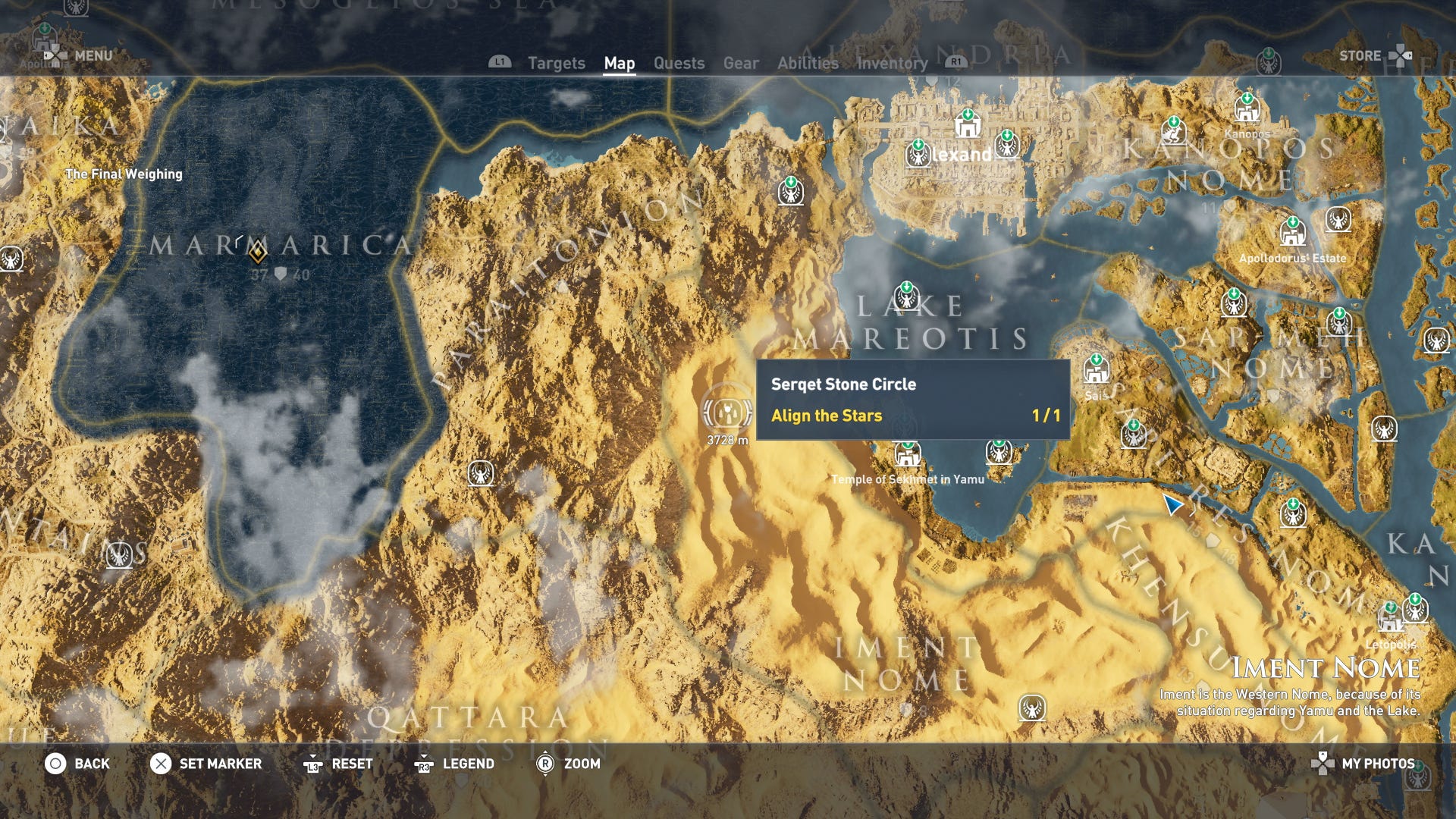This screenshot has height=819, width=1456.
Task: Choose the Apollodorus' Estate fast travel marker
Action: click(1292, 232)
